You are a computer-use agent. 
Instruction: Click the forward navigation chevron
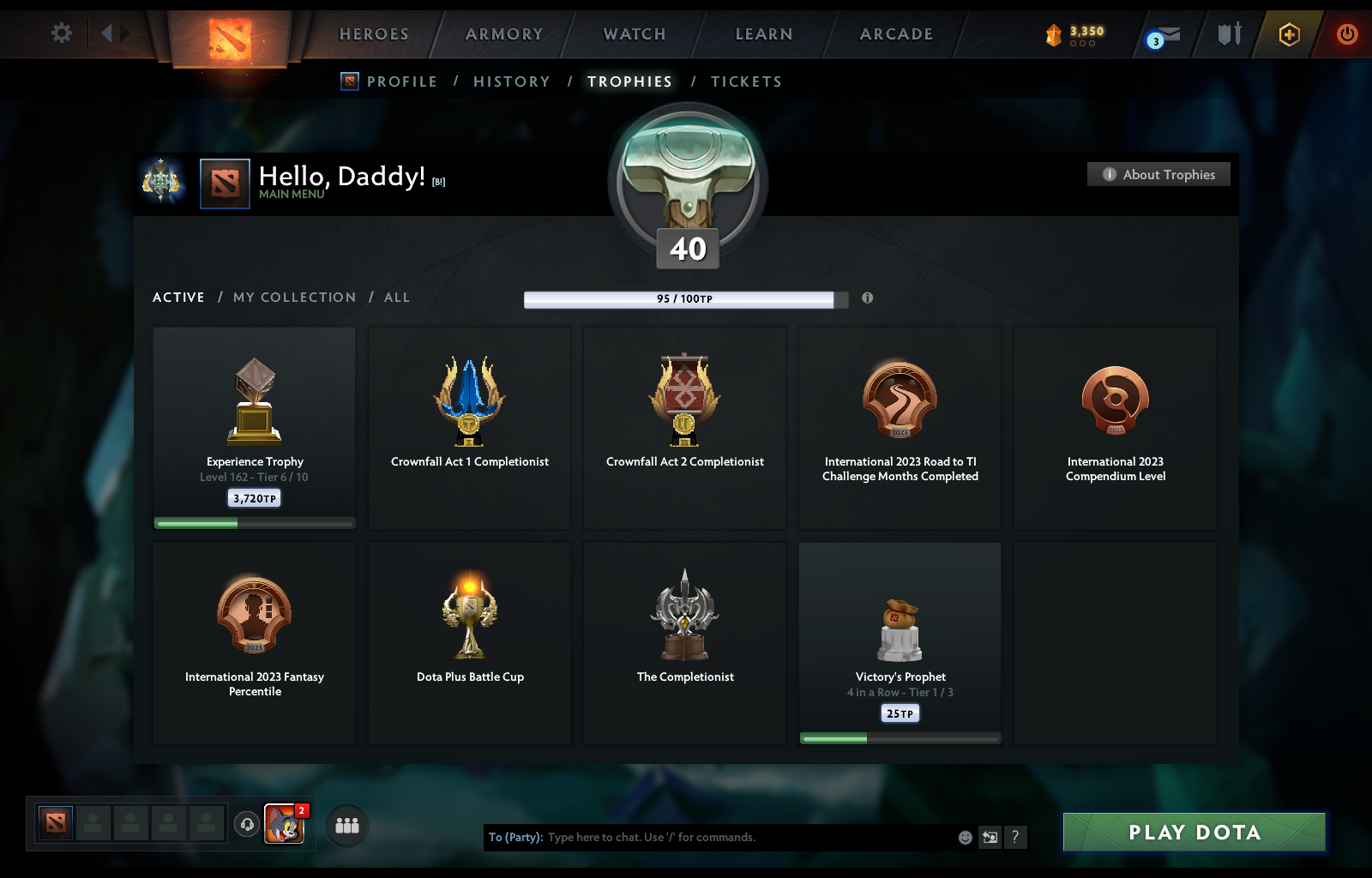pyautogui.click(x=125, y=32)
